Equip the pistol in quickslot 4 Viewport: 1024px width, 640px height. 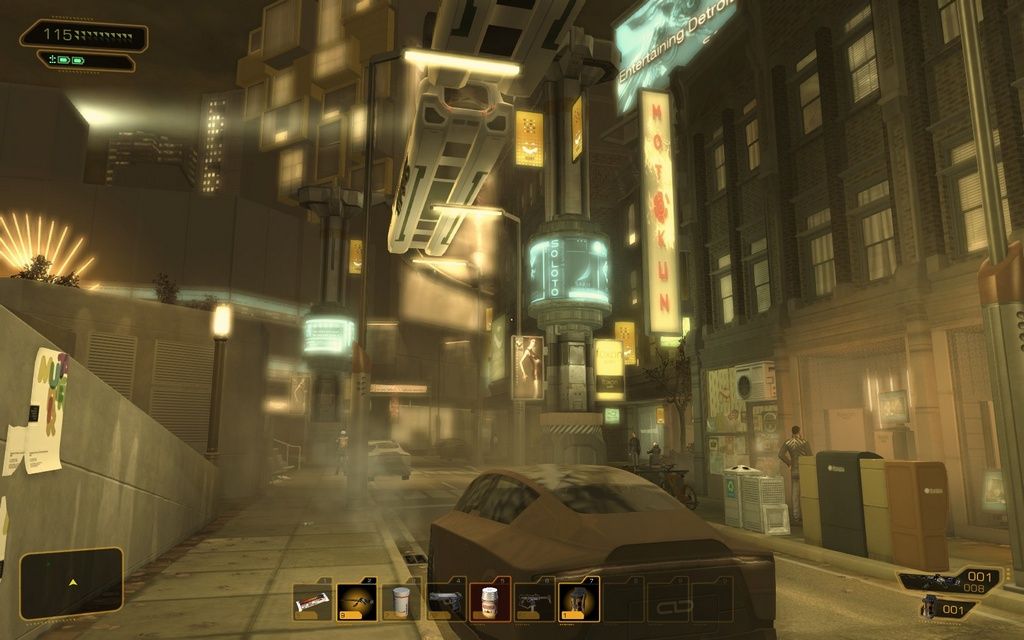(x=445, y=602)
